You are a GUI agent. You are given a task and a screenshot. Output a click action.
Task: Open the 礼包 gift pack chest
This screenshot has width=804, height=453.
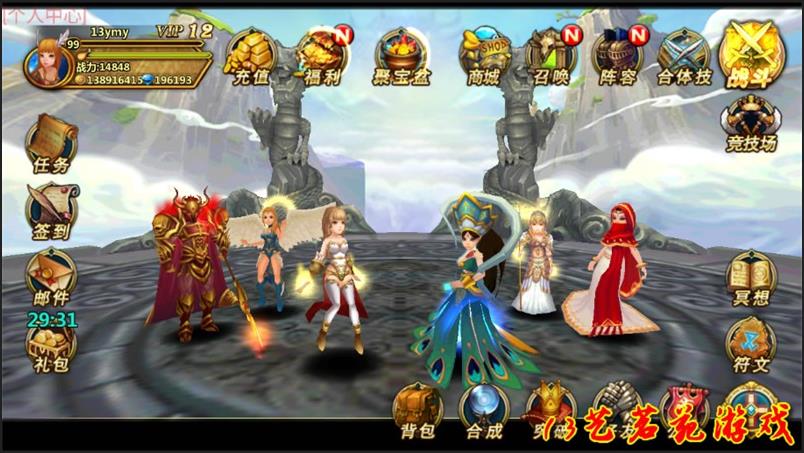50,343
